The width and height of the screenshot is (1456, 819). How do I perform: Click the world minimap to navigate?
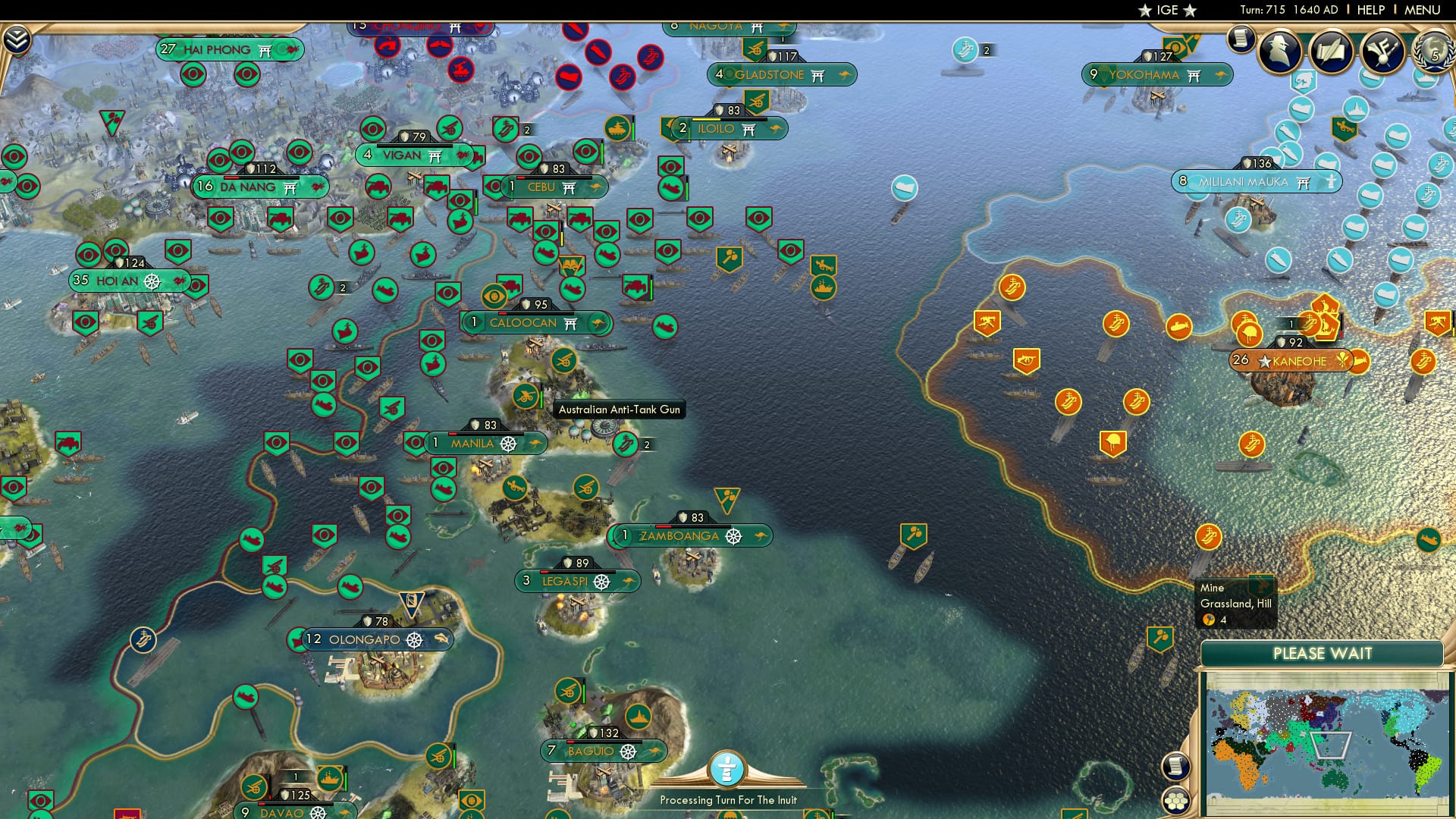click(1327, 743)
